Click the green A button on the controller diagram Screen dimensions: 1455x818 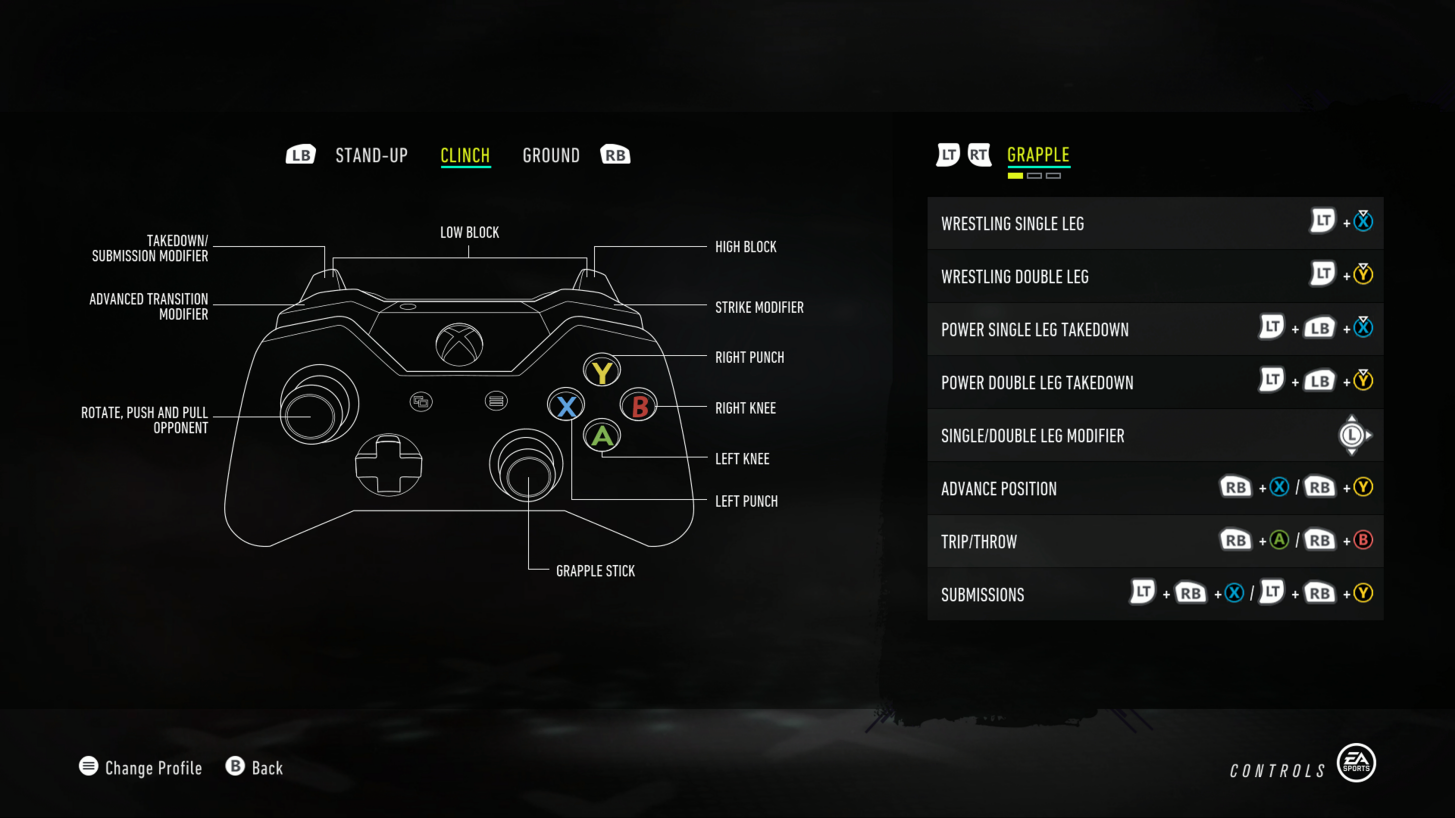[601, 436]
